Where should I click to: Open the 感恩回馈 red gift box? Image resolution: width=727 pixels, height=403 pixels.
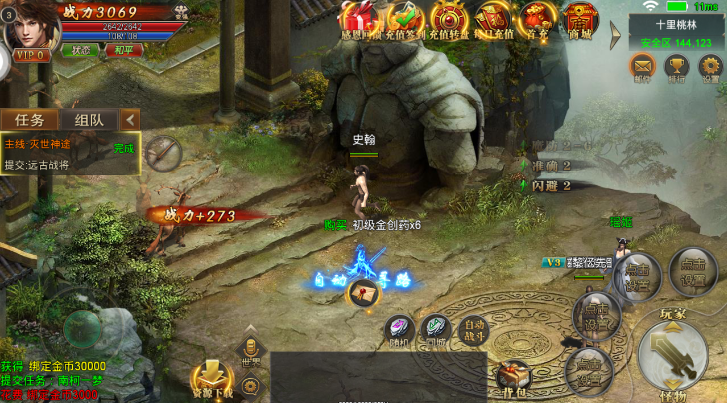coord(361,20)
